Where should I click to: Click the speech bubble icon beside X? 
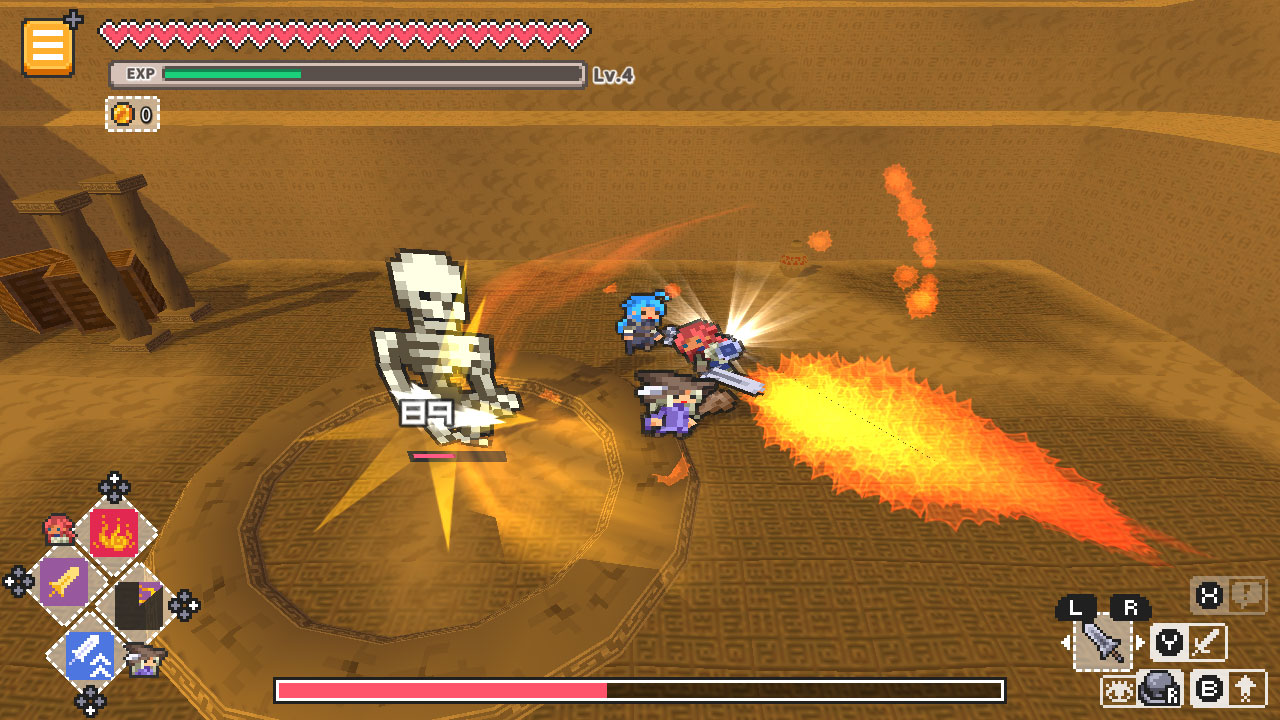point(1247,598)
